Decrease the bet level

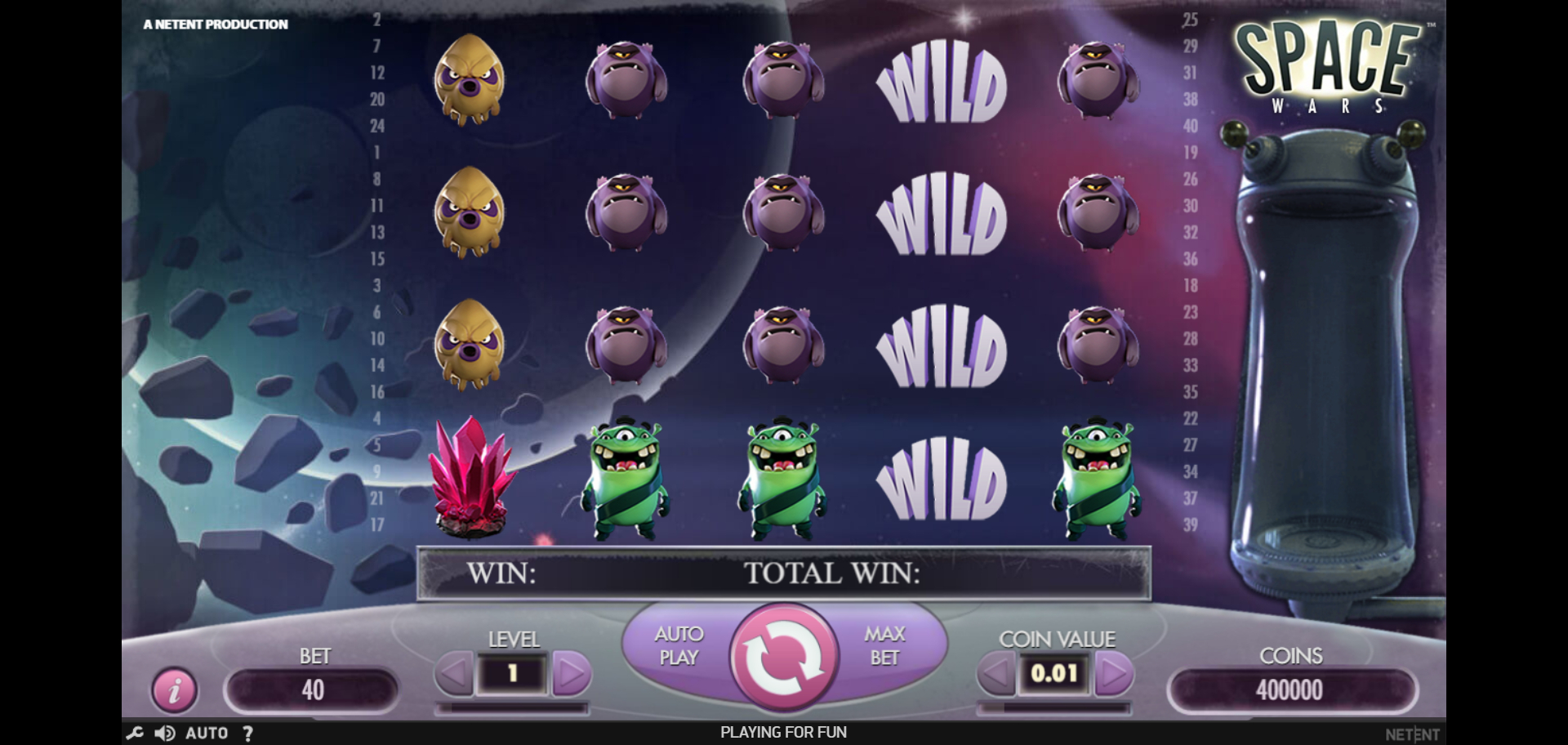(x=454, y=674)
